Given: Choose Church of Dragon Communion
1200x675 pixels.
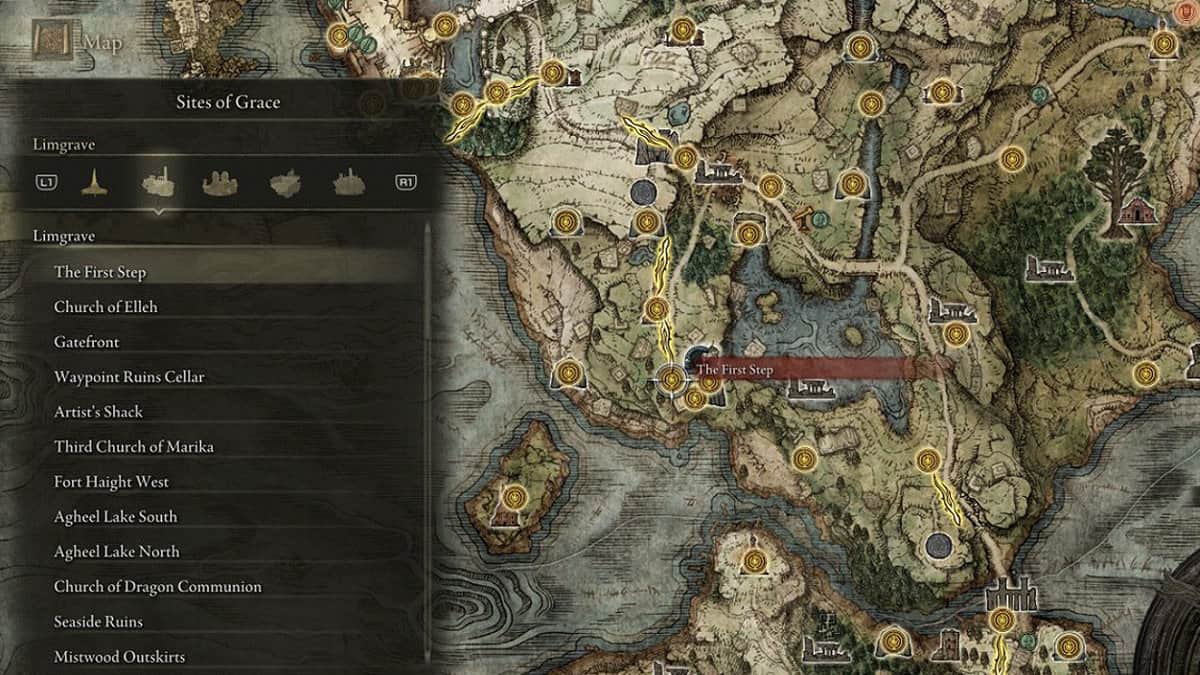Looking at the screenshot, I should [x=157, y=587].
